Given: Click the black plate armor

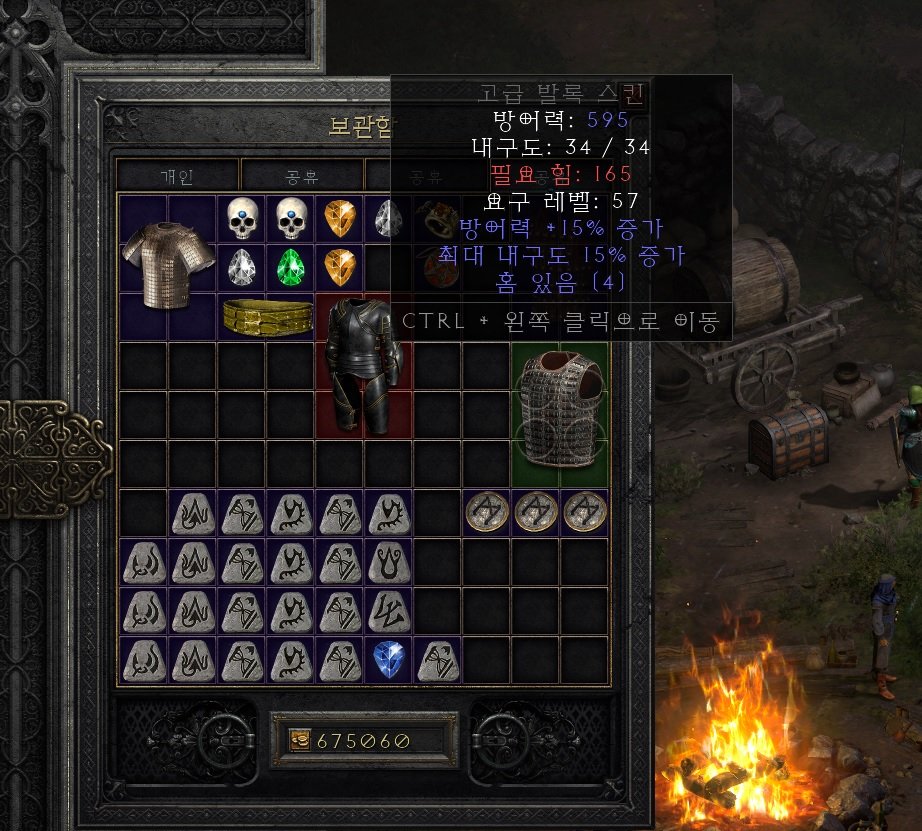Looking at the screenshot, I should tap(364, 364).
